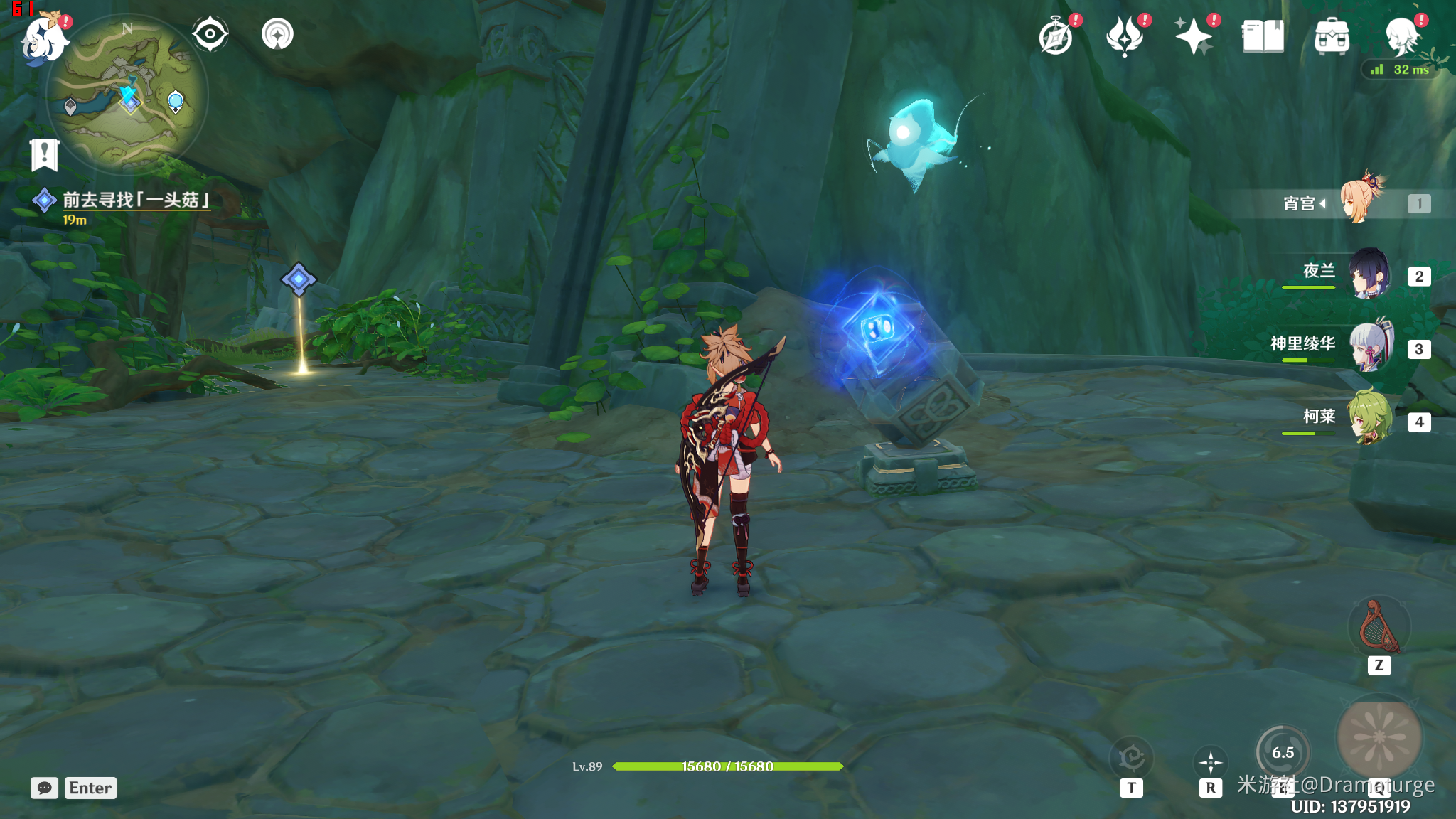
Task: Activate the elemental burst icon
Action: [x=1379, y=737]
